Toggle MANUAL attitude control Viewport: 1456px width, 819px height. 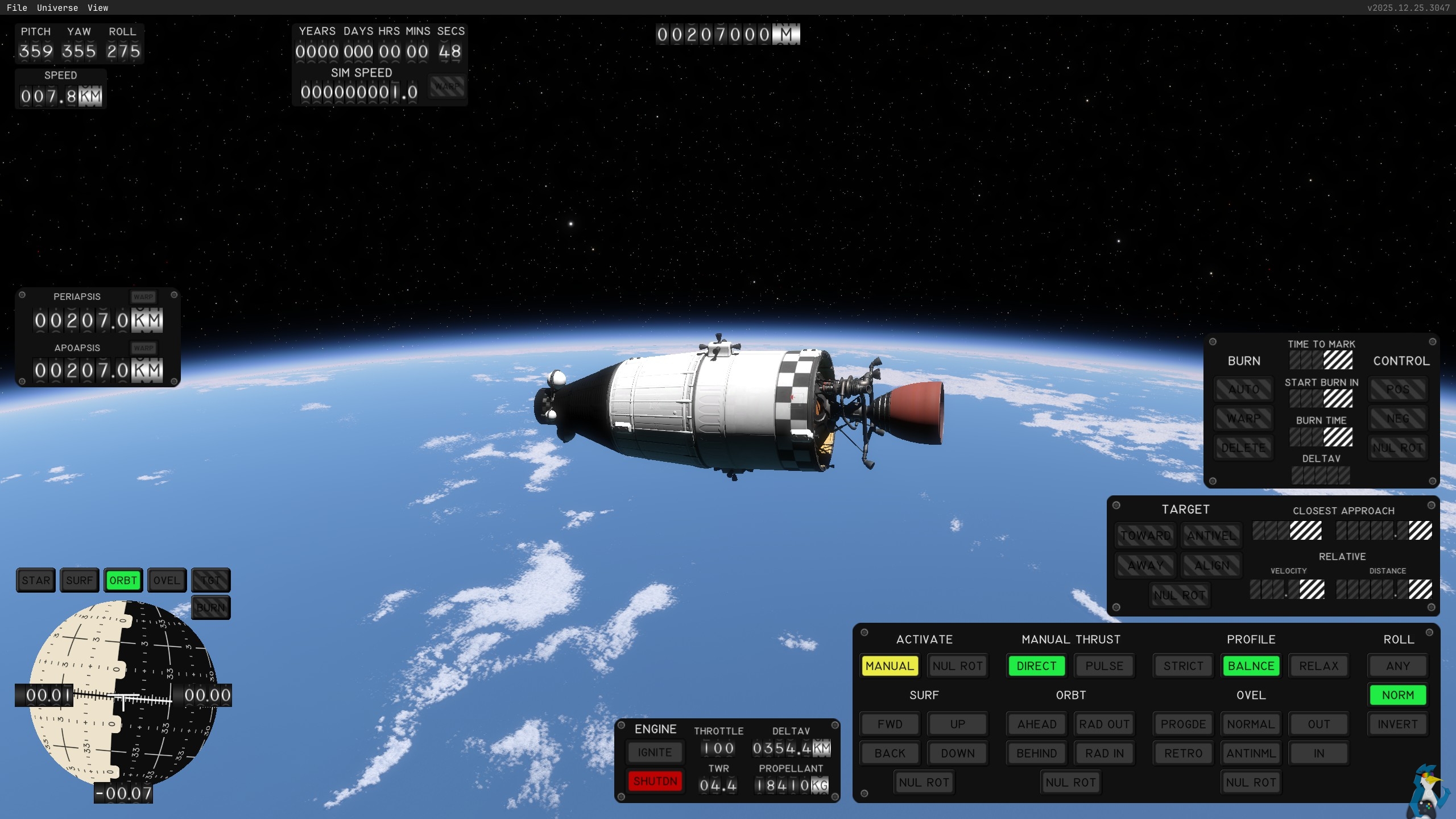890,666
